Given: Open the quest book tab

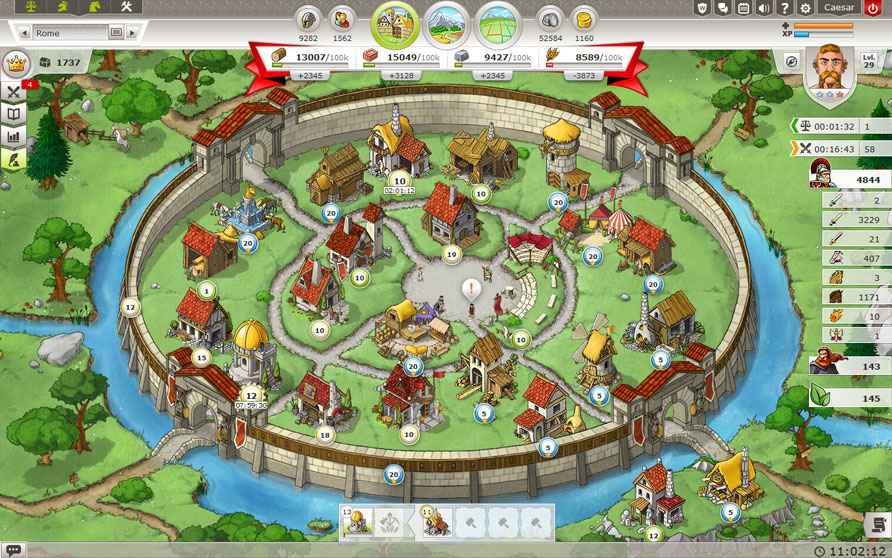Looking at the screenshot, I should [14, 114].
